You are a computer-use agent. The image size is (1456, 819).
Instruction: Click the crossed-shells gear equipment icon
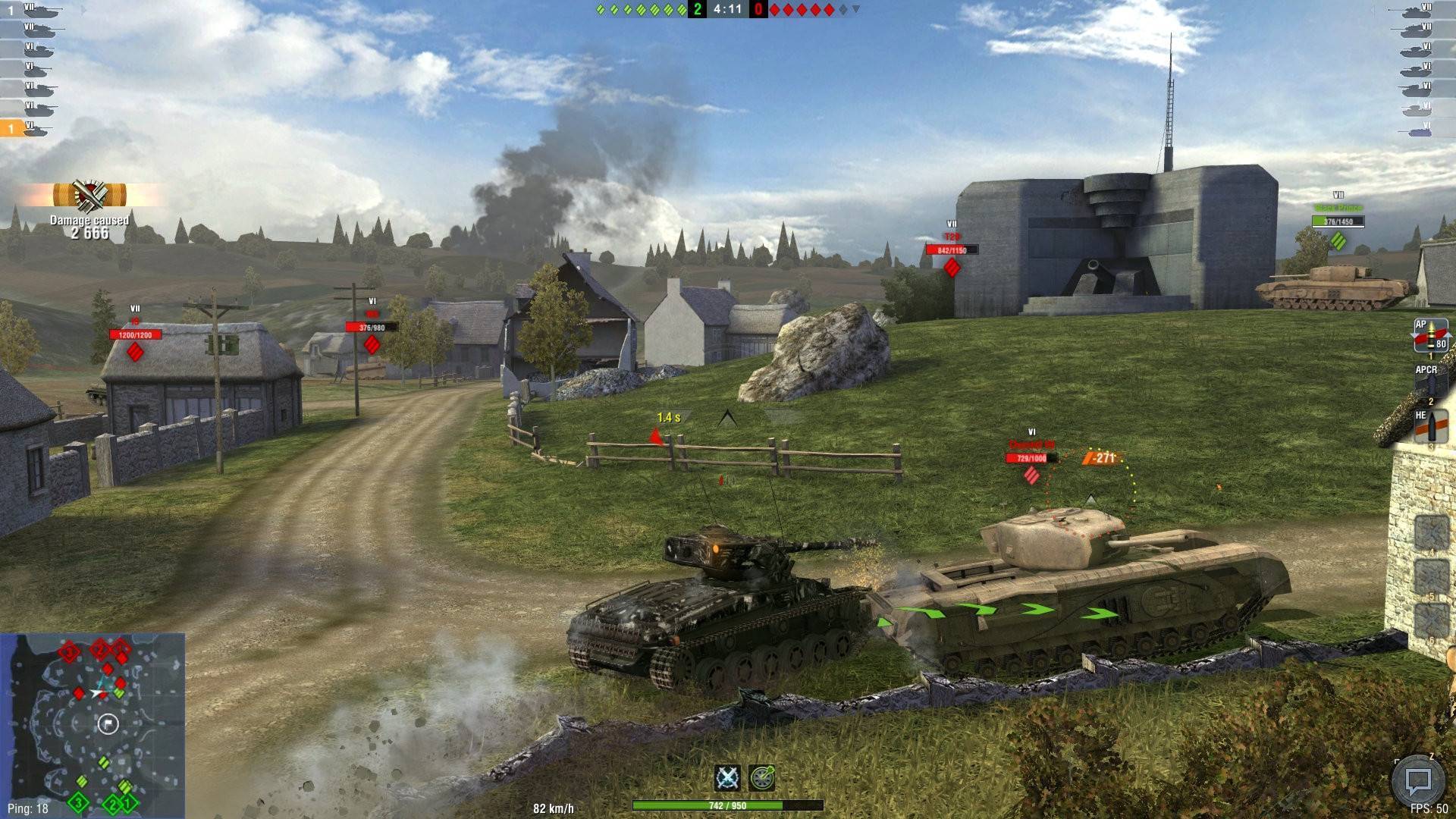[728, 777]
